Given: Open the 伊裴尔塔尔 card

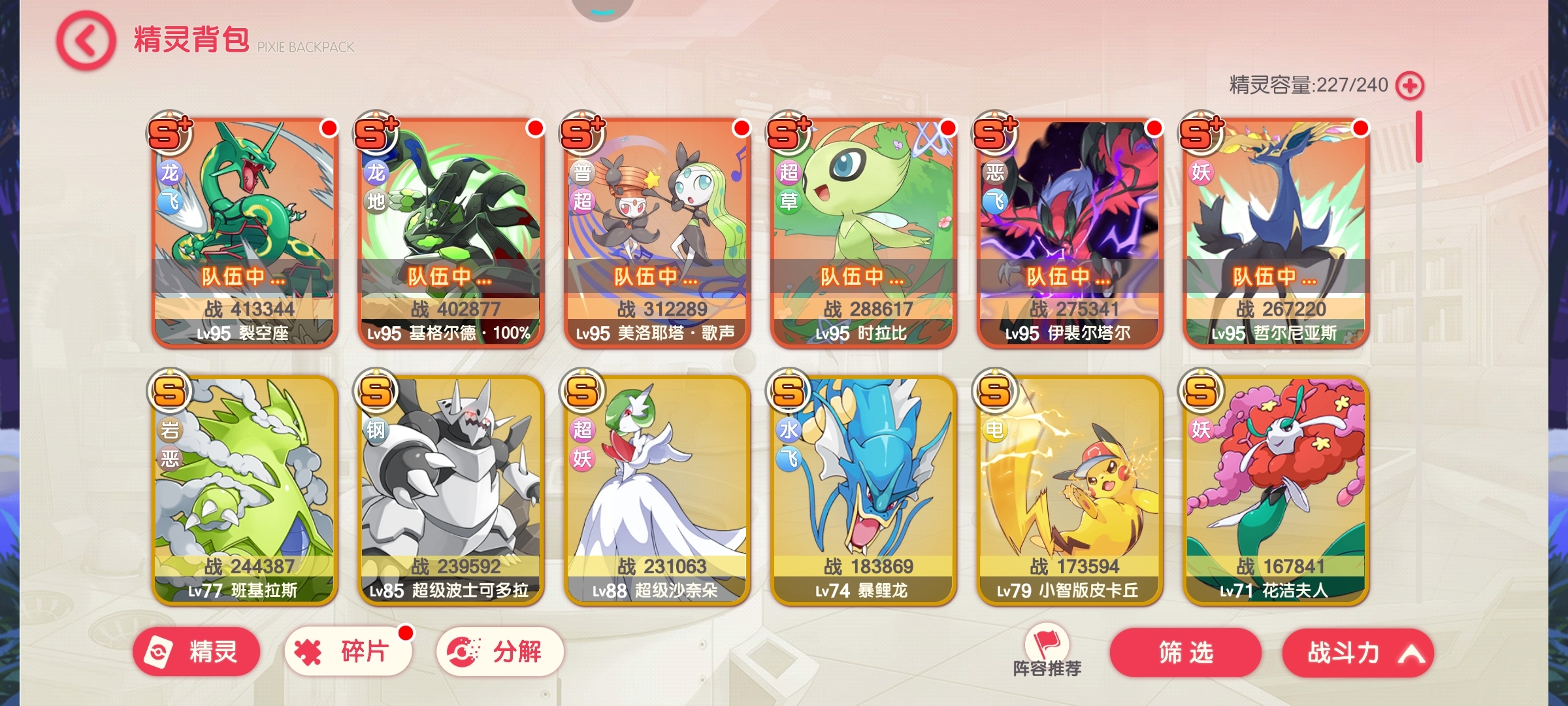Looking at the screenshot, I should point(1070,232).
